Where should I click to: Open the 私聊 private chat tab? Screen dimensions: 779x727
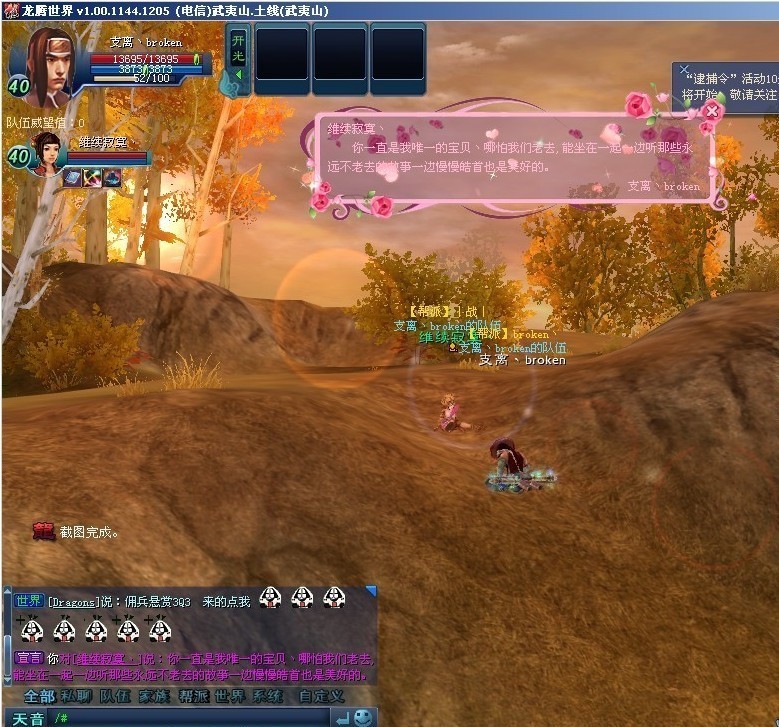click(76, 696)
